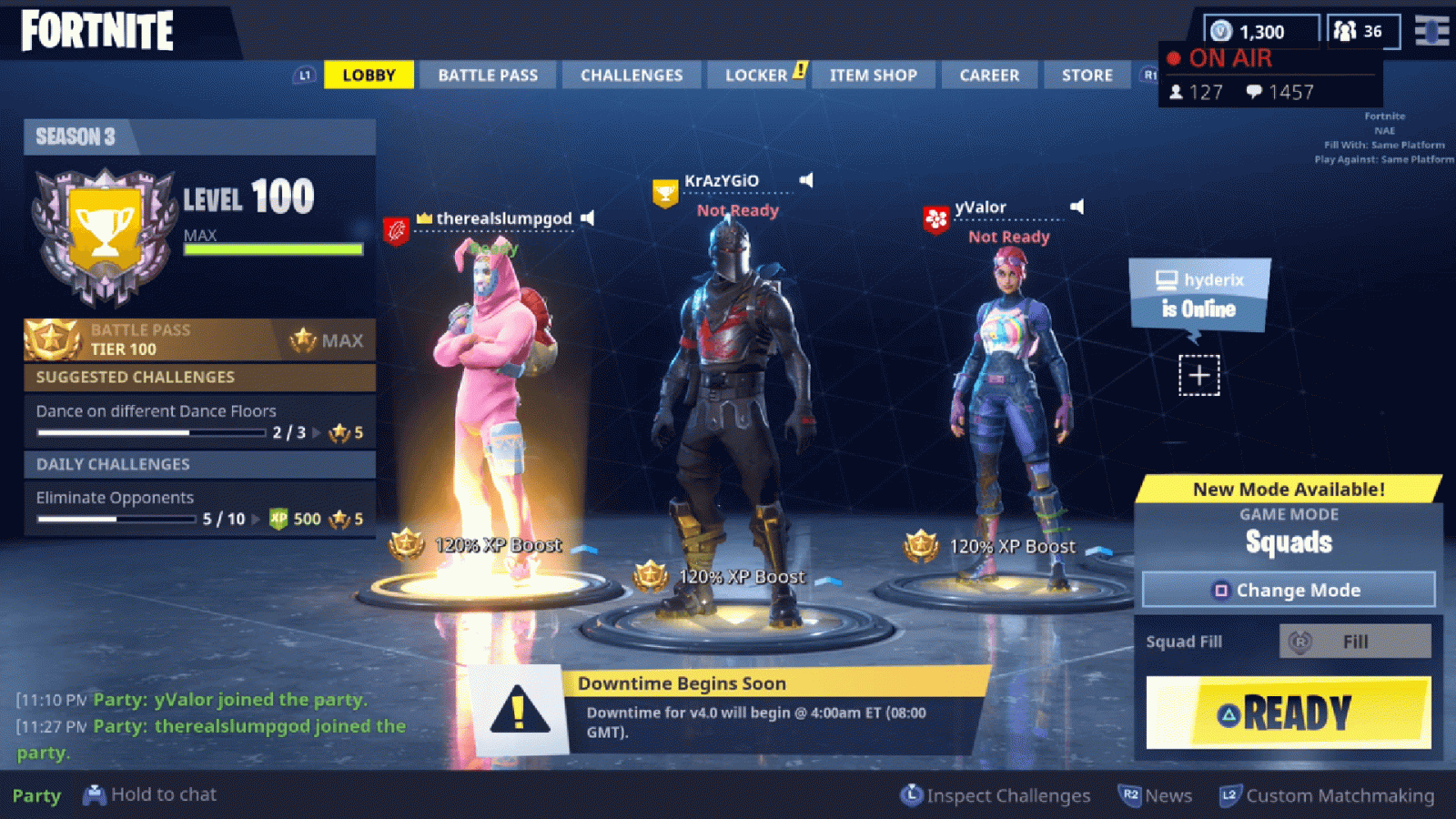Mute KrAzYGiO's voice chat speaker
The height and width of the screenshot is (819, 1456).
pos(804,180)
